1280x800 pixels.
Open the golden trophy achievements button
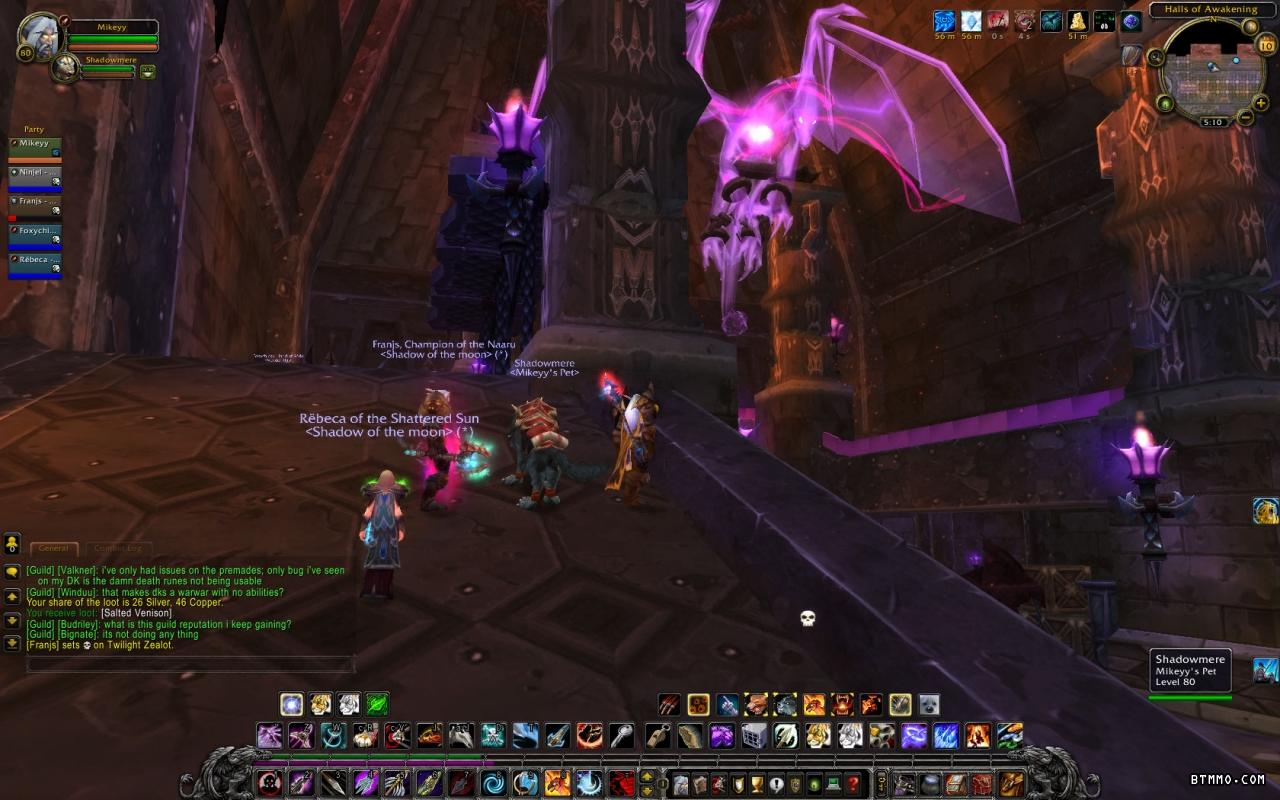(x=757, y=783)
